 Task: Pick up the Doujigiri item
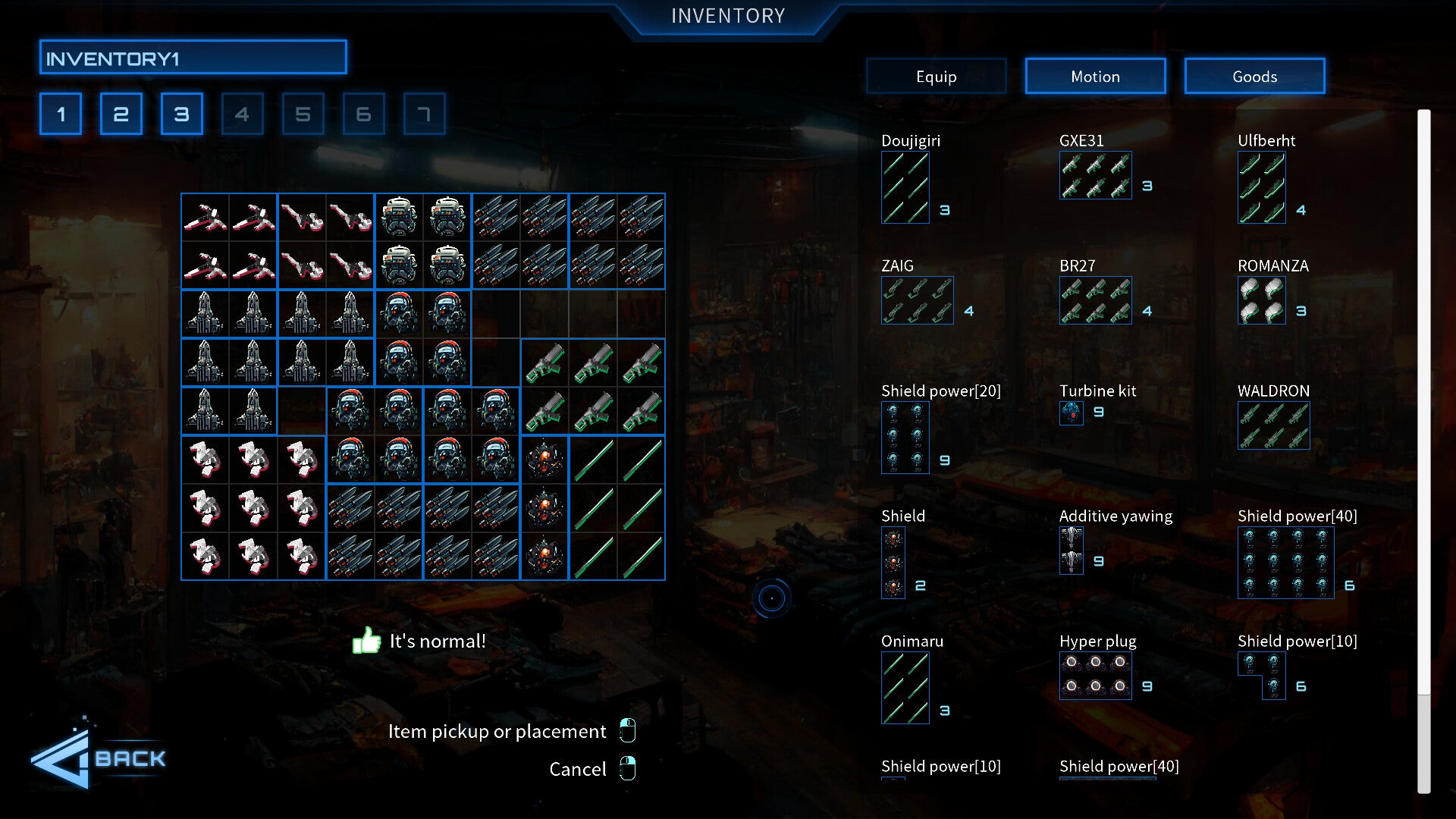pyautogui.click(x=905, y=187)
